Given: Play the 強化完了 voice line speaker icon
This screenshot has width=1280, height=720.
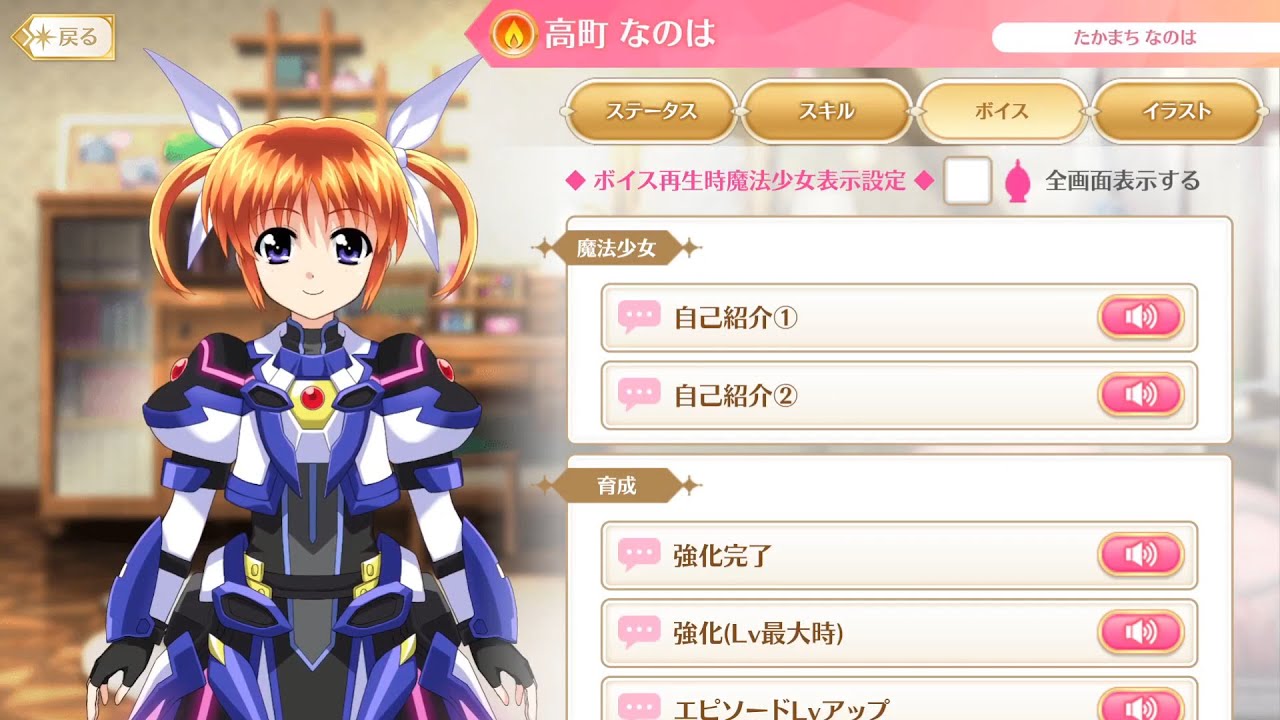Looking at the screenshot, I should 1140,556.
